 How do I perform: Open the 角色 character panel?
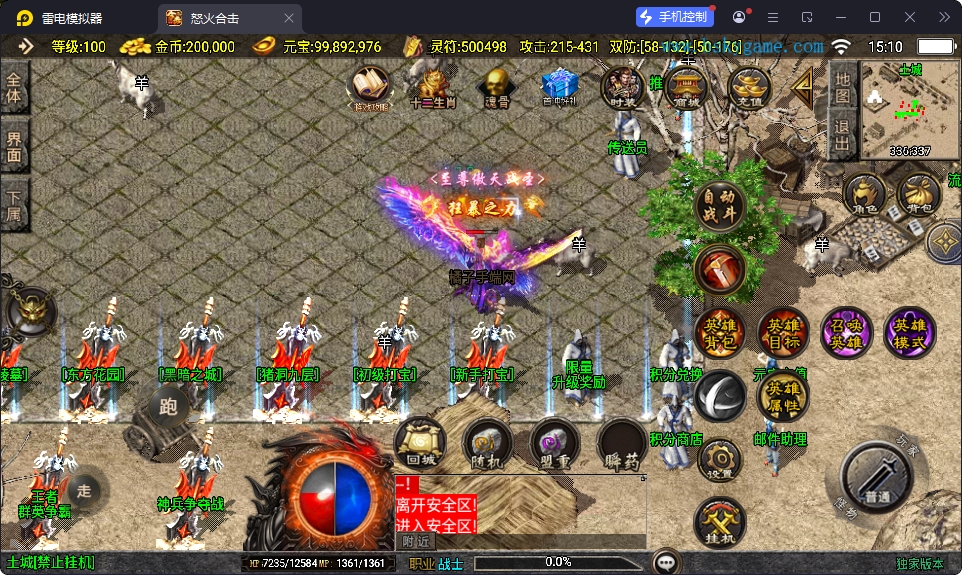pos(864,195)
